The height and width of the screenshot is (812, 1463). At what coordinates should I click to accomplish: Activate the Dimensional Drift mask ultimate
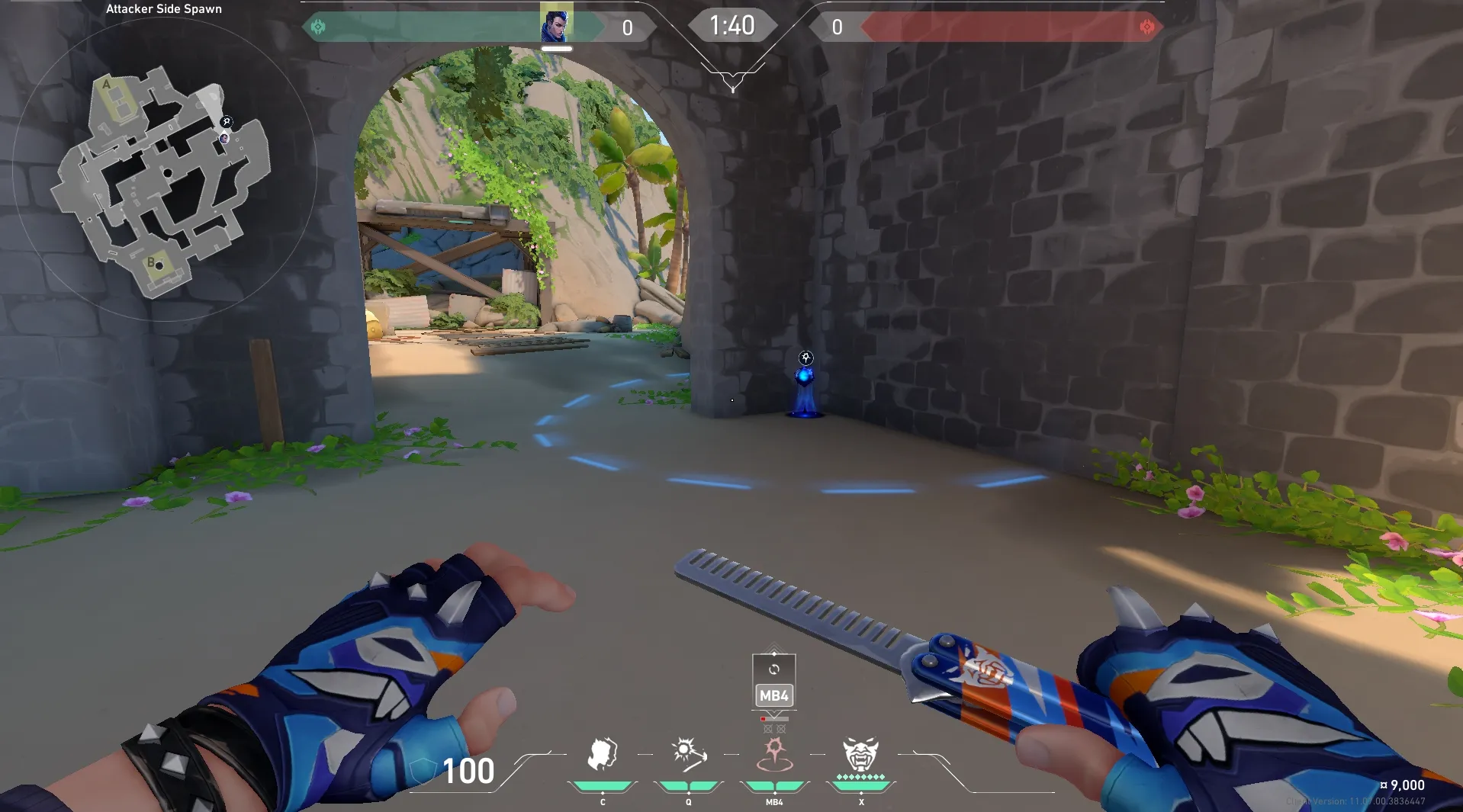coord(860,755)
